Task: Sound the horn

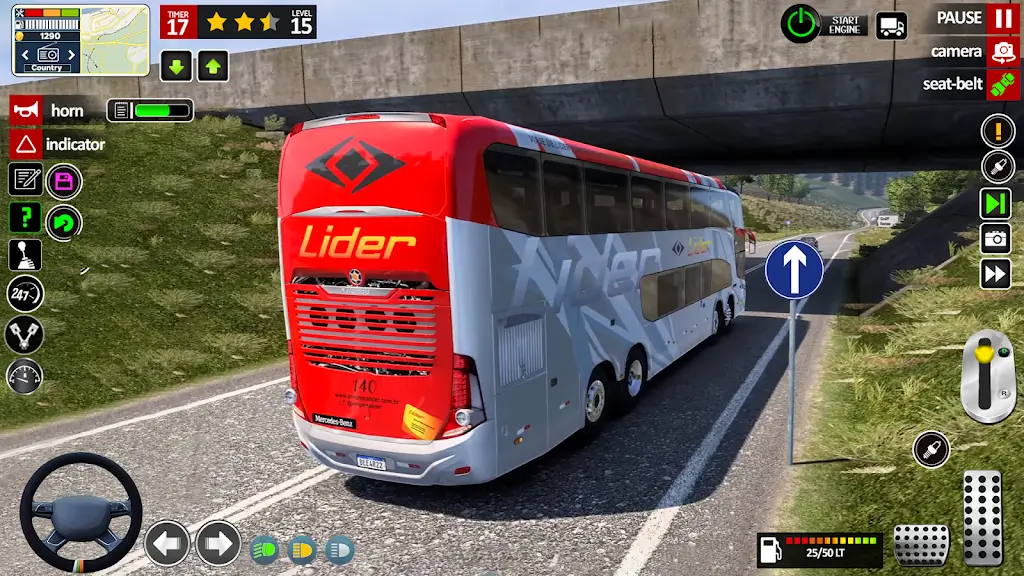Action: [x=26, y=111]
